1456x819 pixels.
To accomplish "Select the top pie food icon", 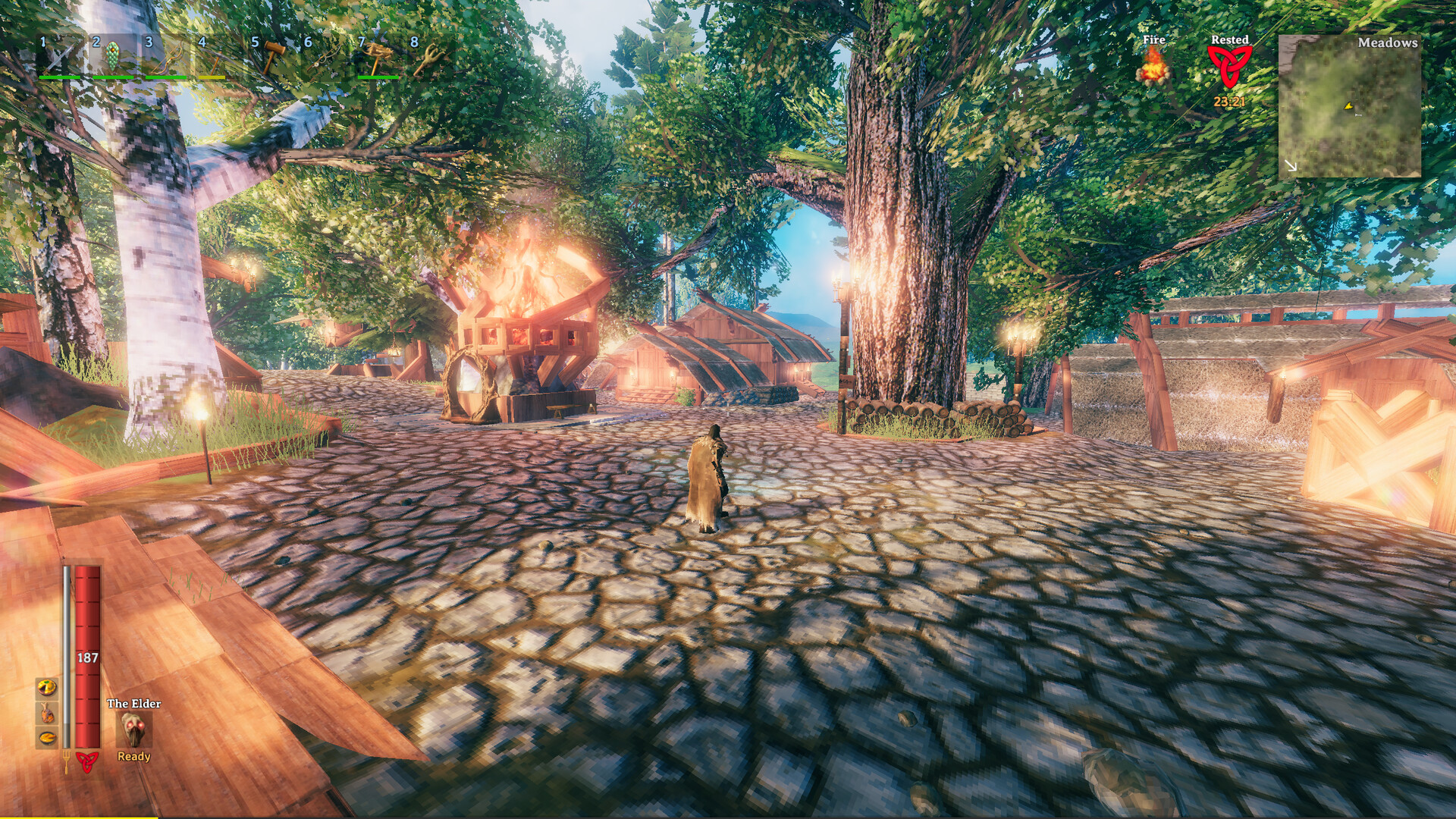I will click(x=47, y=688).
